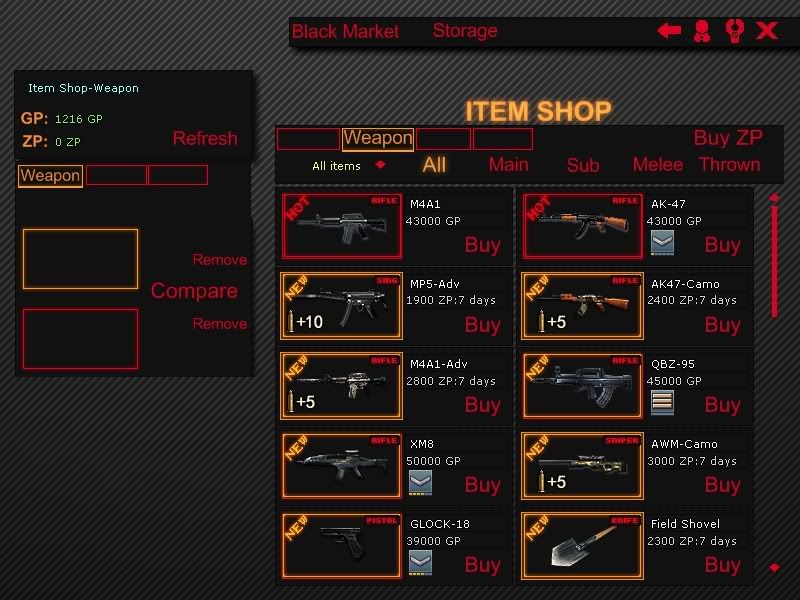
Task: Filter the shop by Melee weapons
Action: (658, 165)
